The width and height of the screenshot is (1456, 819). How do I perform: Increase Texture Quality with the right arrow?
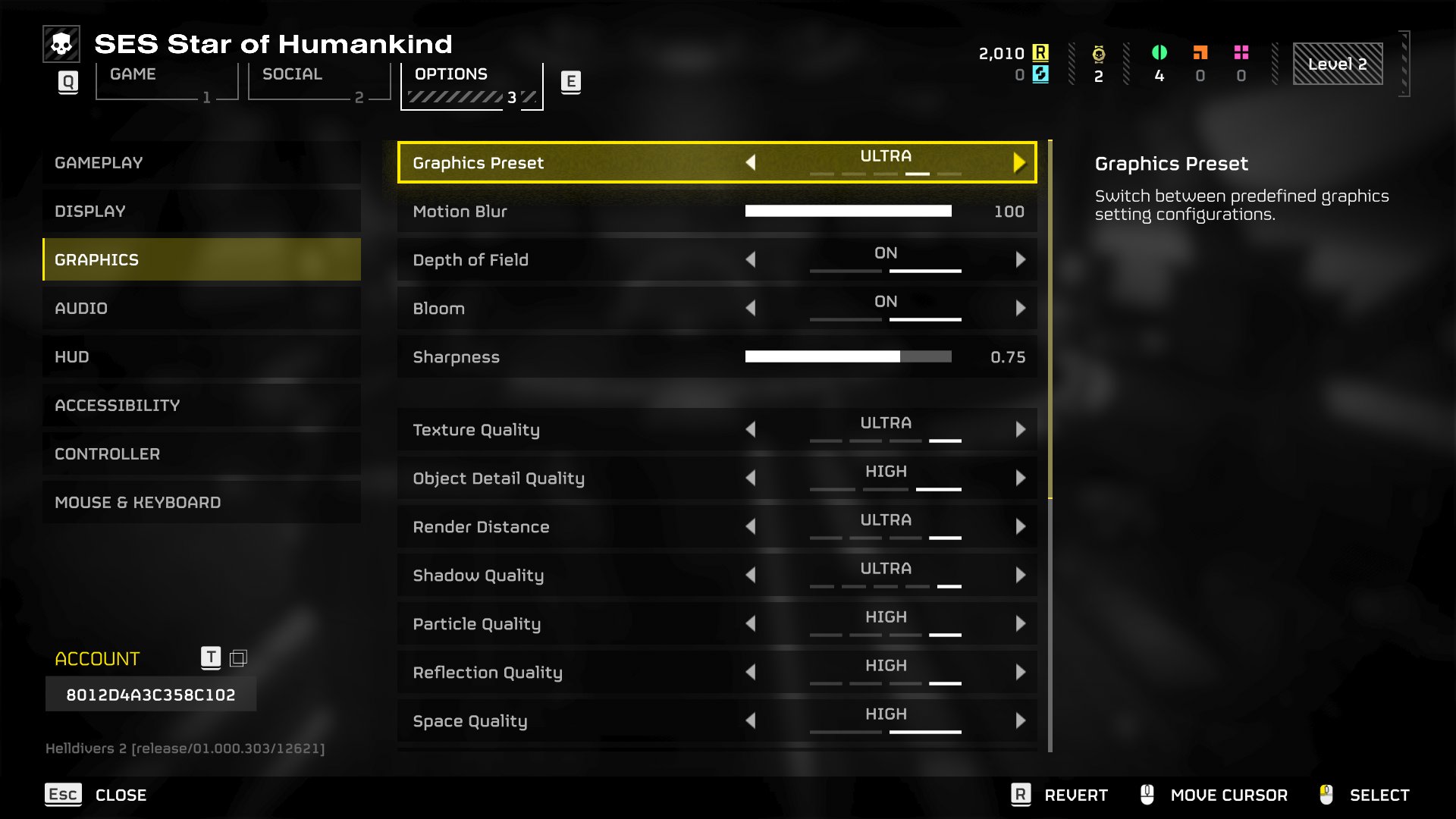tap(1020, 429)
